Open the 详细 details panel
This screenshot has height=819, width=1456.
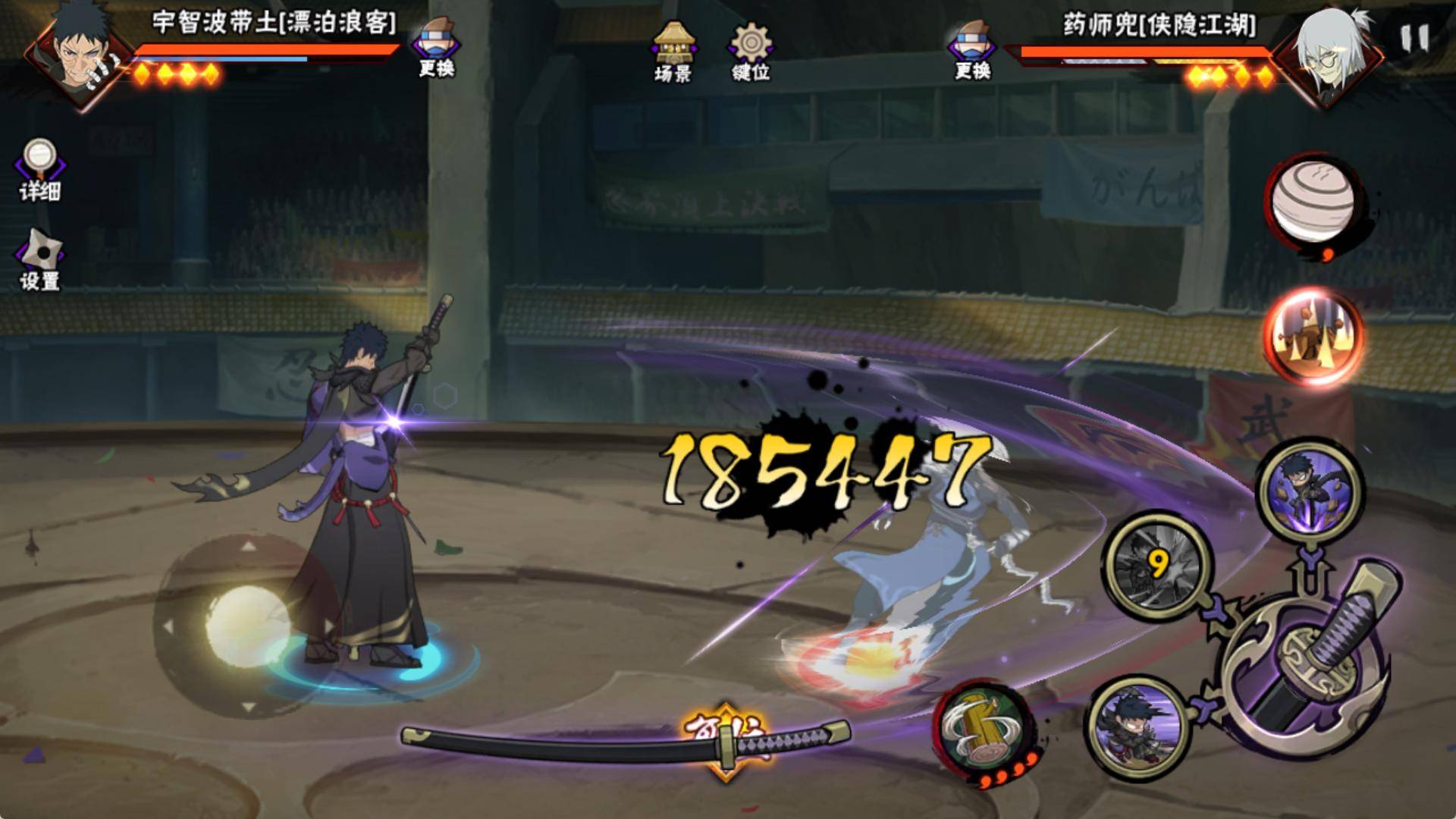(x=39, y=170)
